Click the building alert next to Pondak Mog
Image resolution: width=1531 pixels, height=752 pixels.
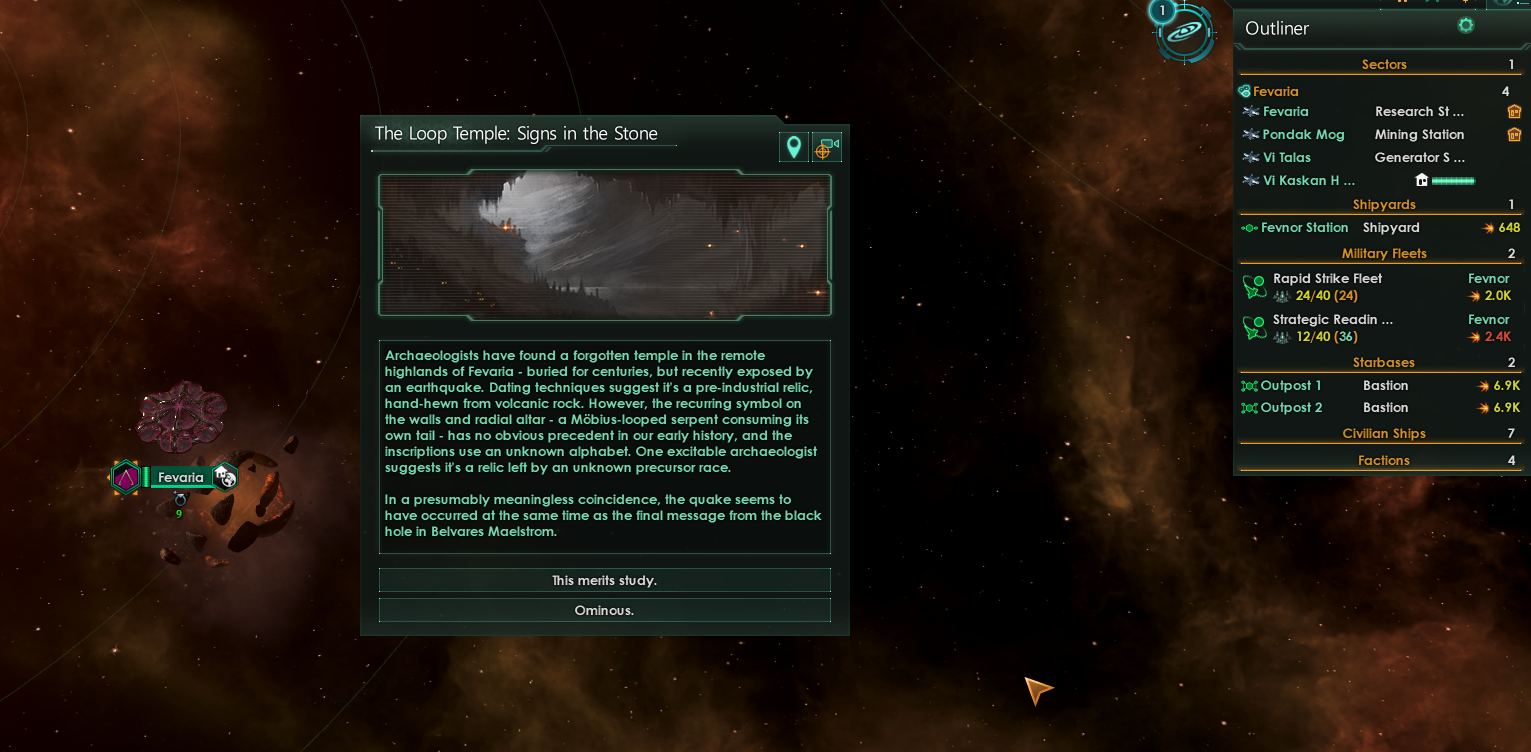1514,134
